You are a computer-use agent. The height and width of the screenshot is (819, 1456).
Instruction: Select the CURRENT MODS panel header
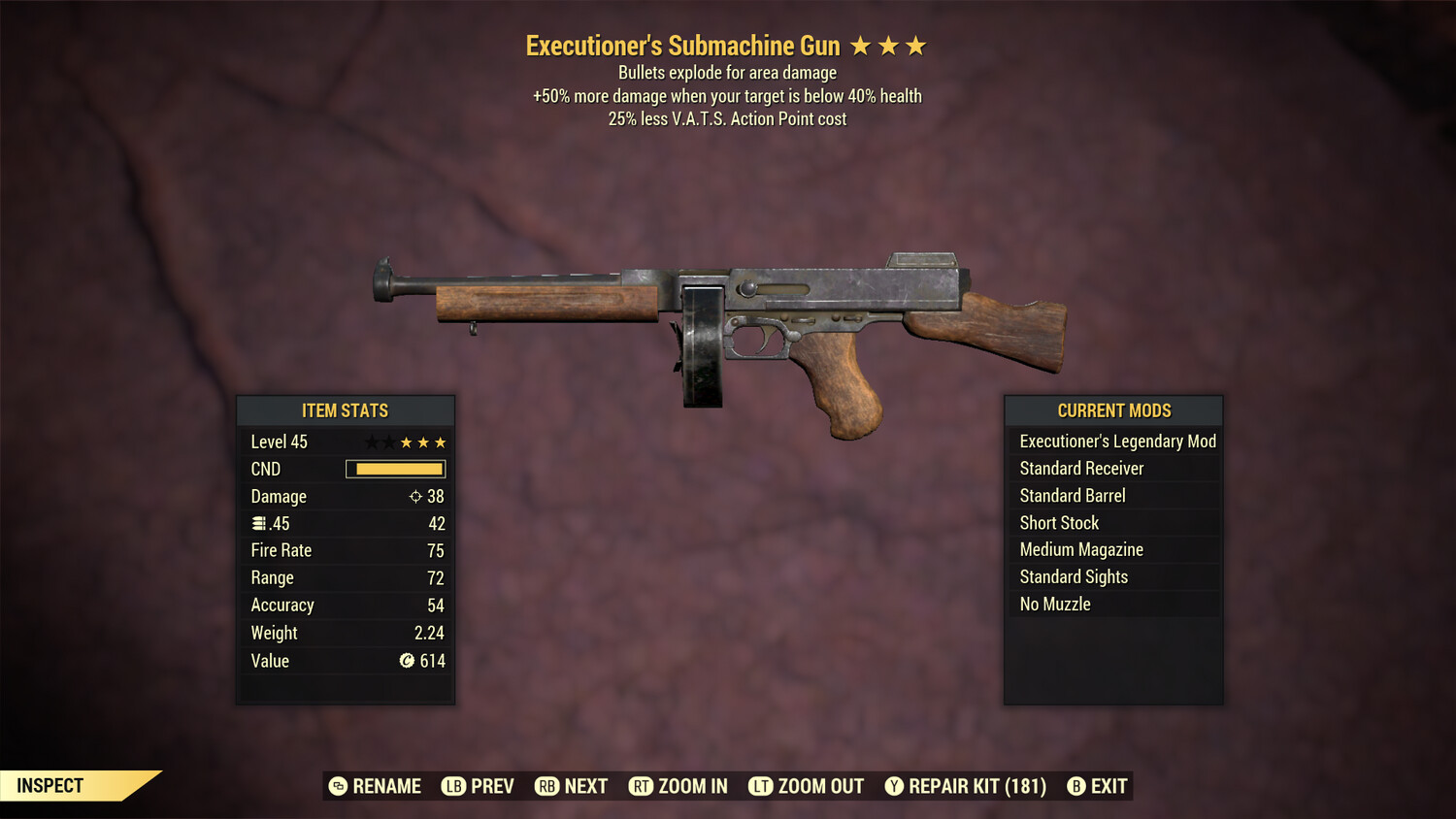[1112, 410]
